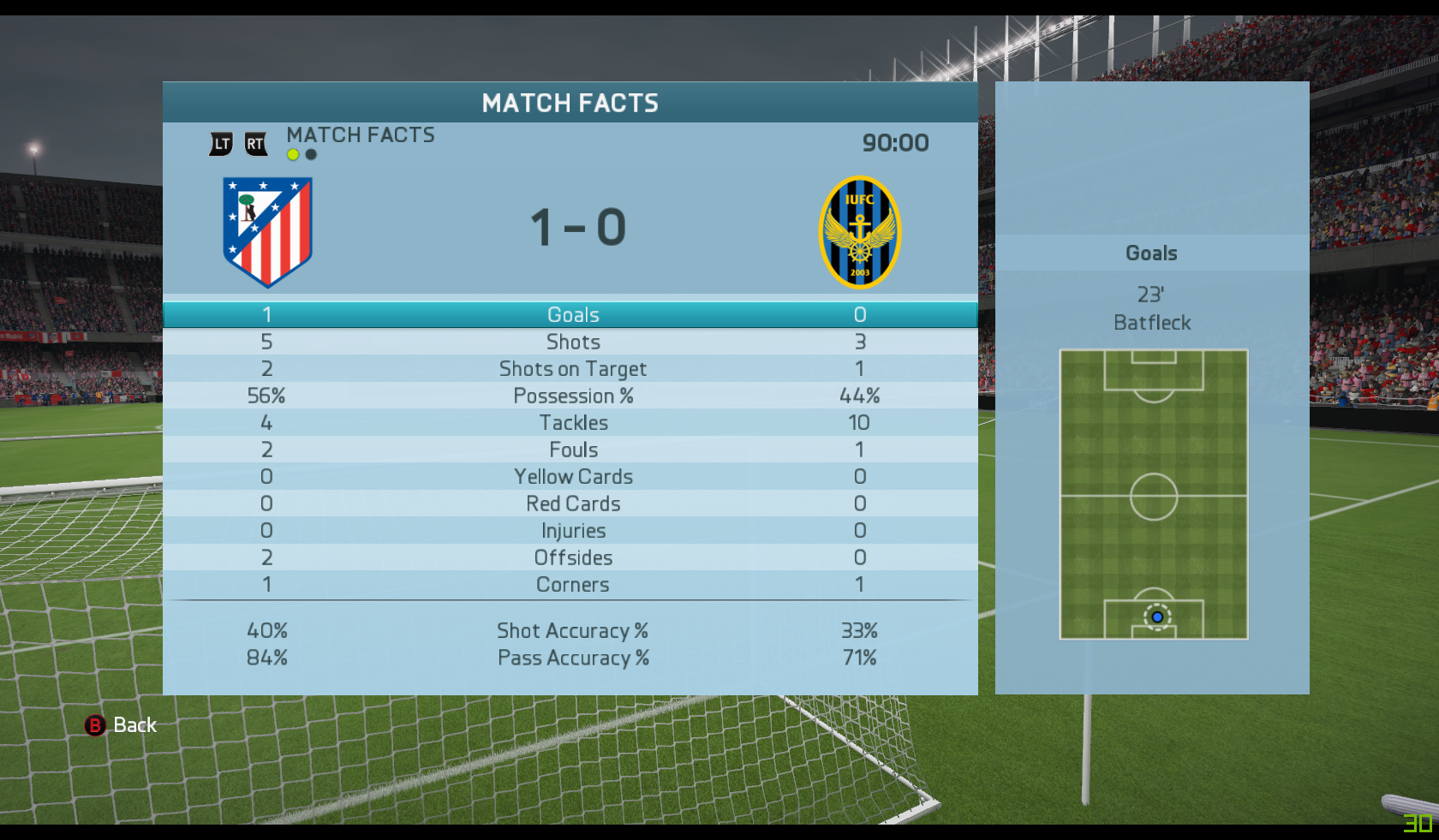
Task: Select the Corners stat row
Action: 572,585
